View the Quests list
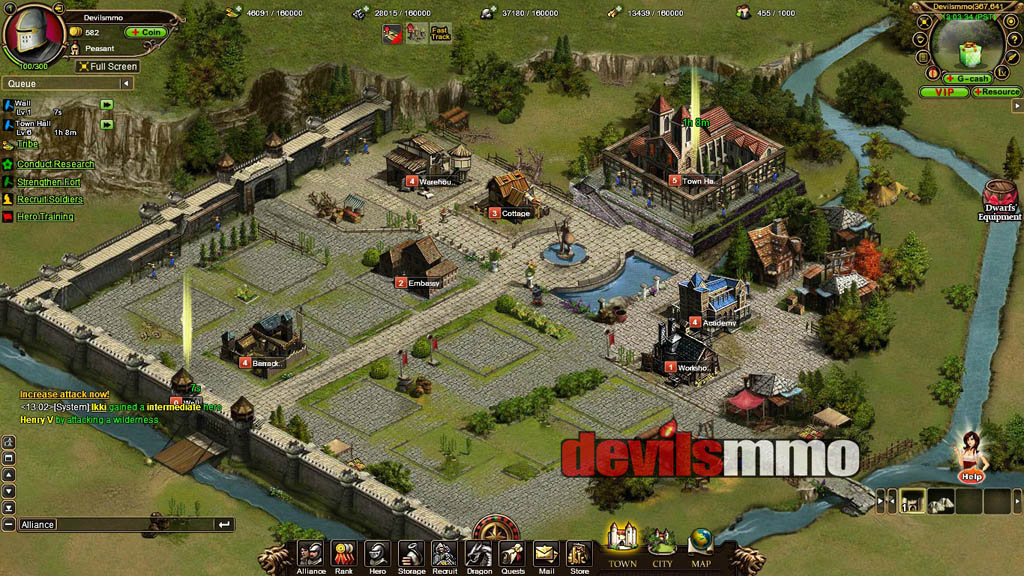The width and height of the screenshot is (1024, 576). 512,555
